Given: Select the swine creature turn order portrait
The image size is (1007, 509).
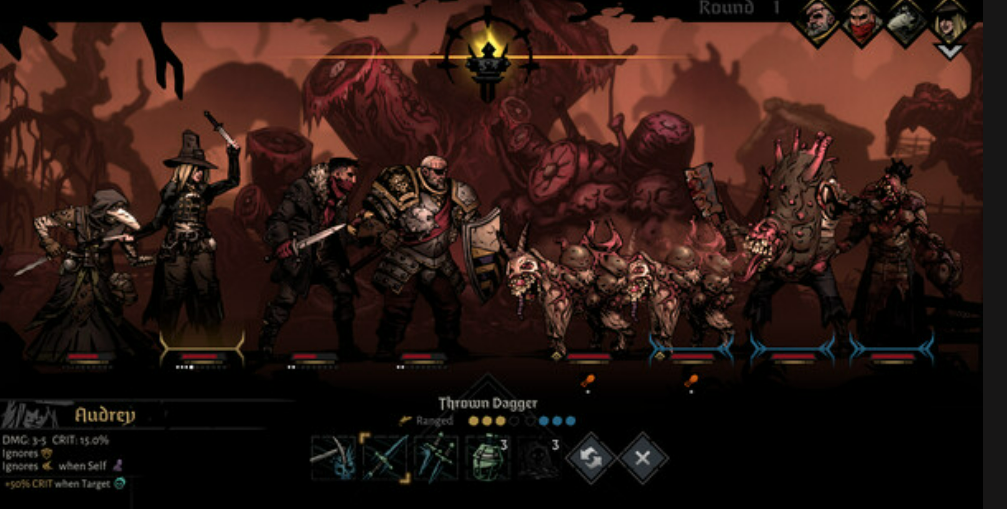Looking at the screenshot, I should [907, 21].
